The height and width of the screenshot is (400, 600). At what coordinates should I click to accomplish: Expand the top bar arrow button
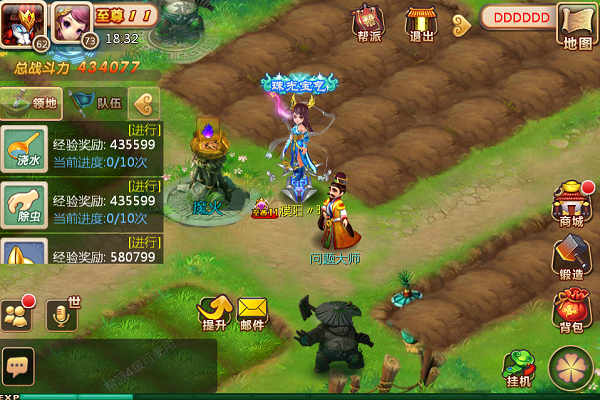(x=461, y=21)
